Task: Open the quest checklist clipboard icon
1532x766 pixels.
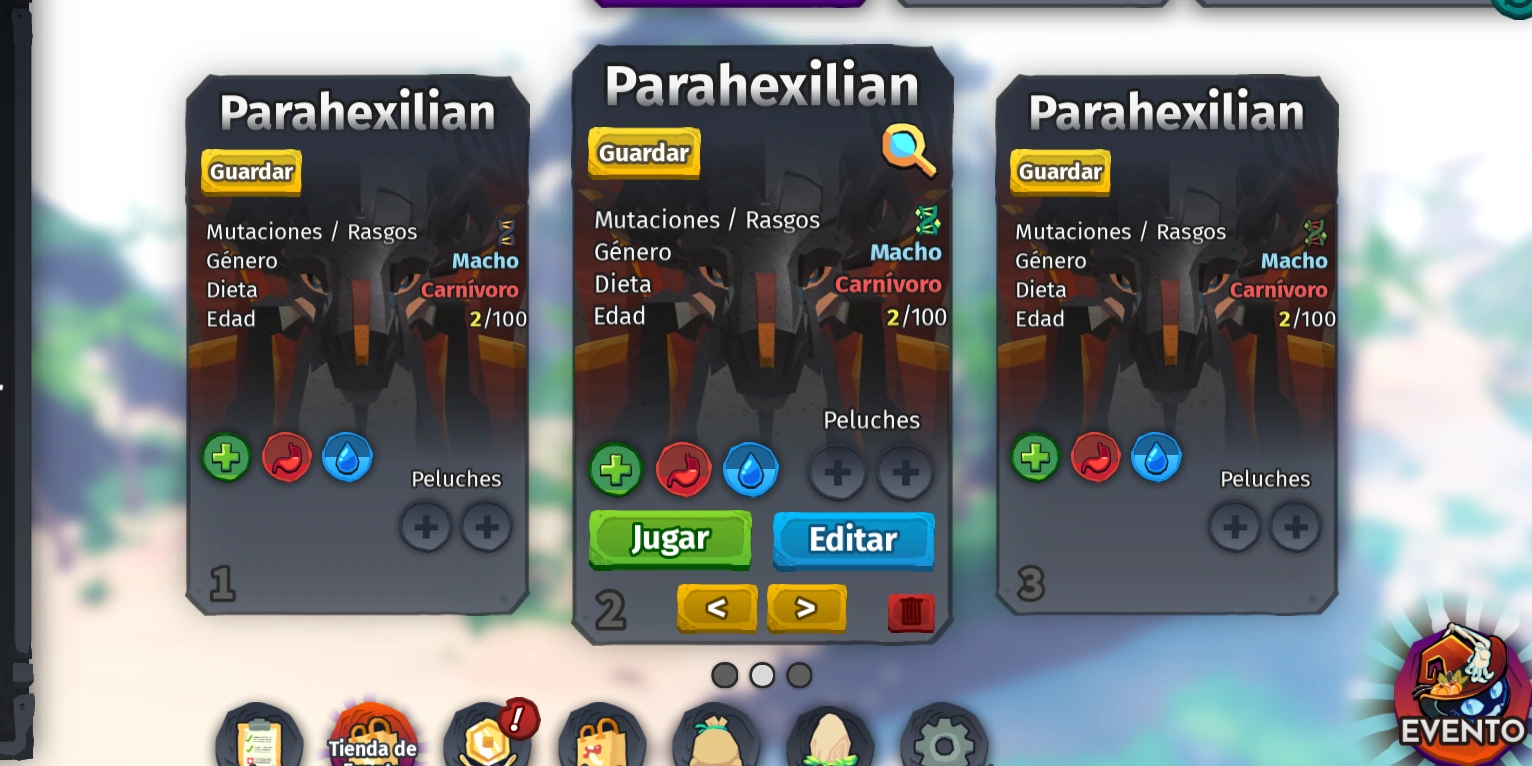Action: pyautogui.click(x=259, y=740)
